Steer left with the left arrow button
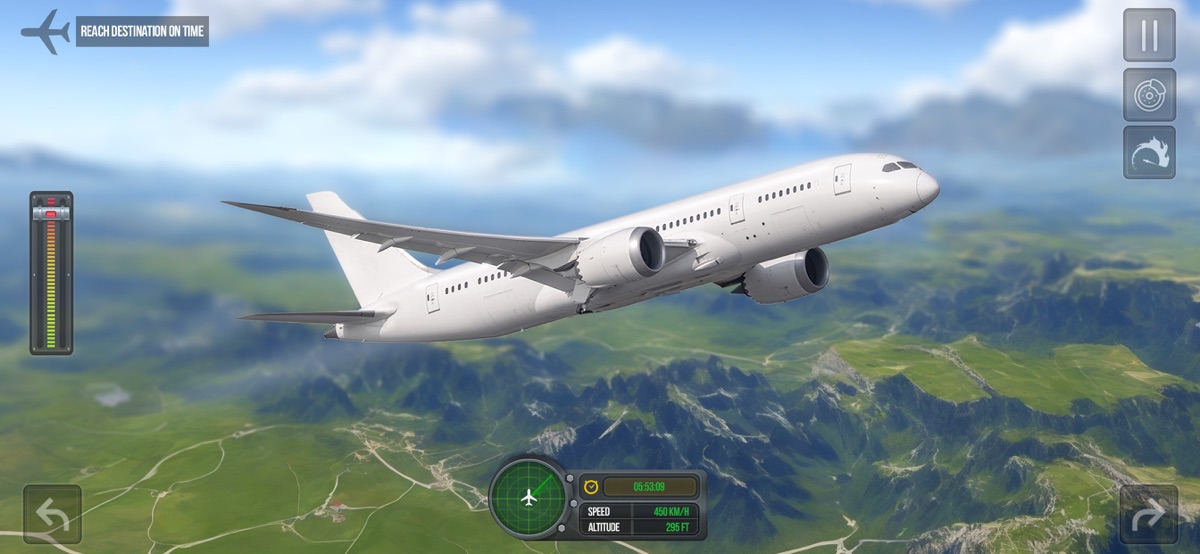 (52, 514)
